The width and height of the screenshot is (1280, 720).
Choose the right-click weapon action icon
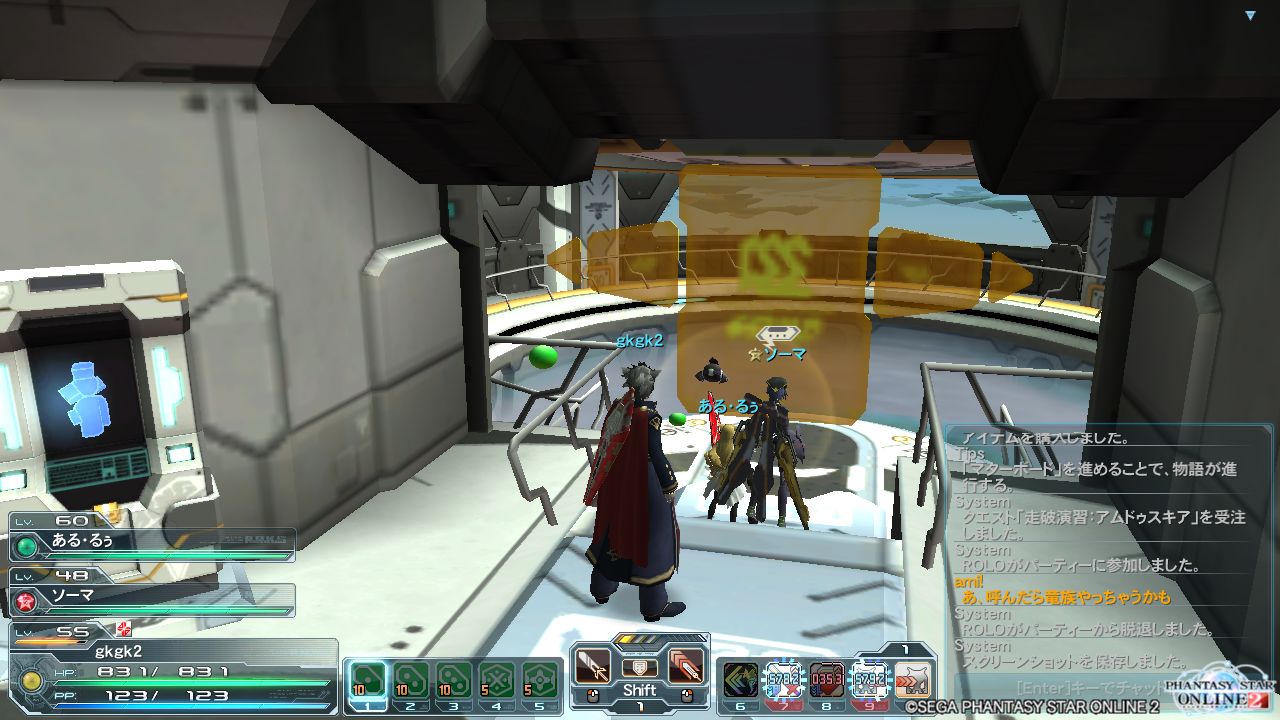click(685, 667)
